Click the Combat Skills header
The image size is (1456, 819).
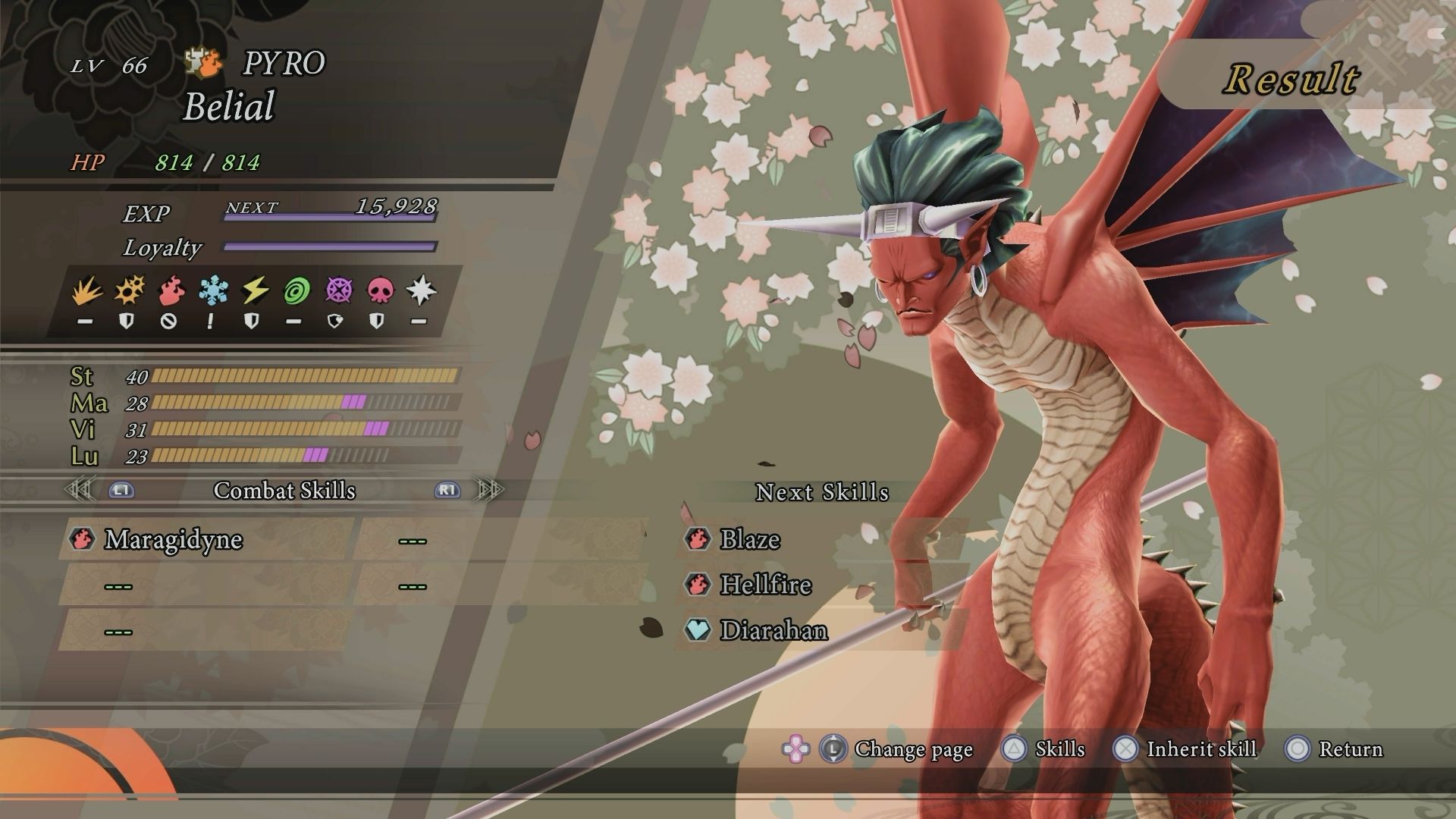click(284, 491)
